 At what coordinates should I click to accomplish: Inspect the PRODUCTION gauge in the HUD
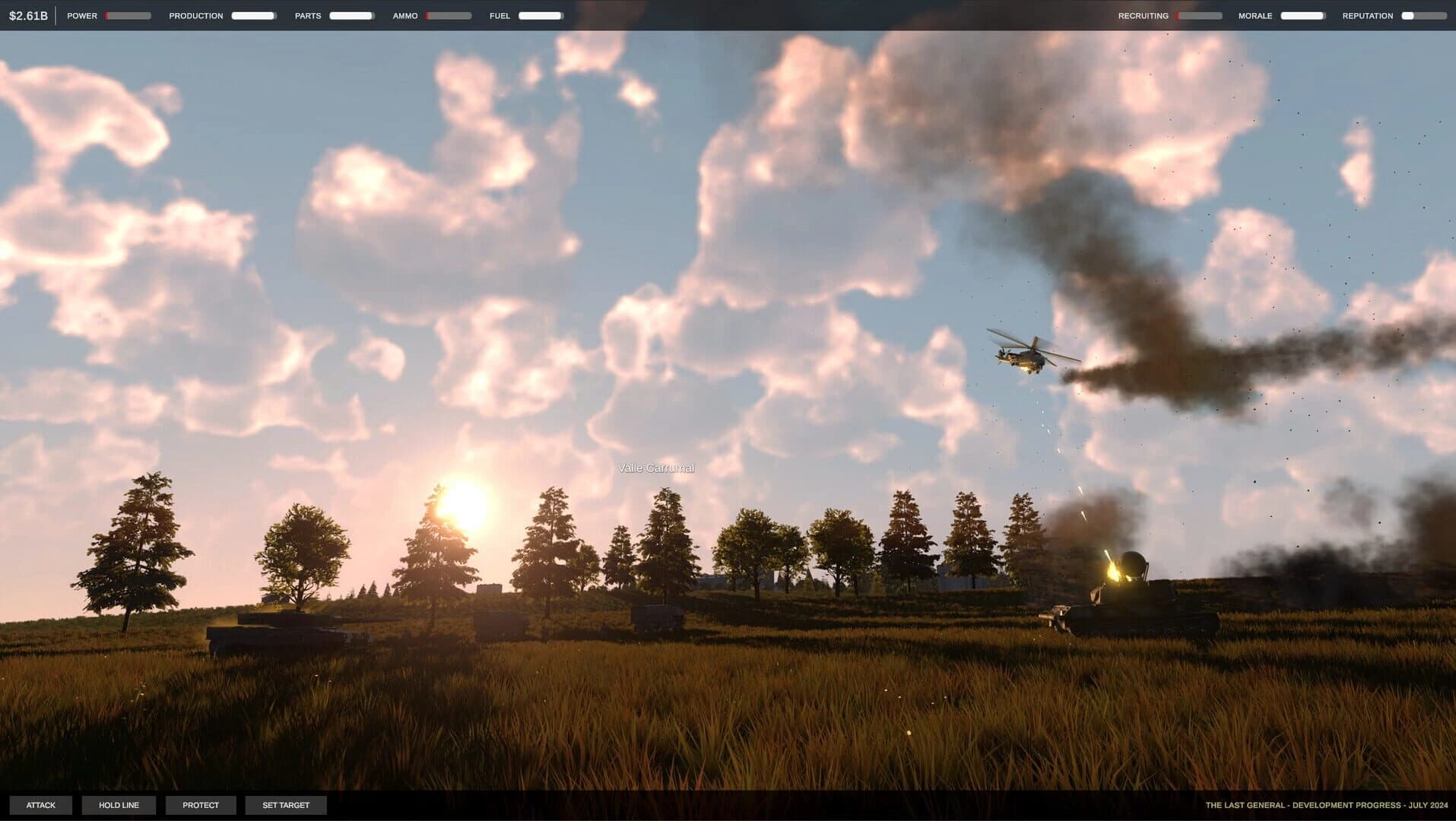tap(253, 14)
